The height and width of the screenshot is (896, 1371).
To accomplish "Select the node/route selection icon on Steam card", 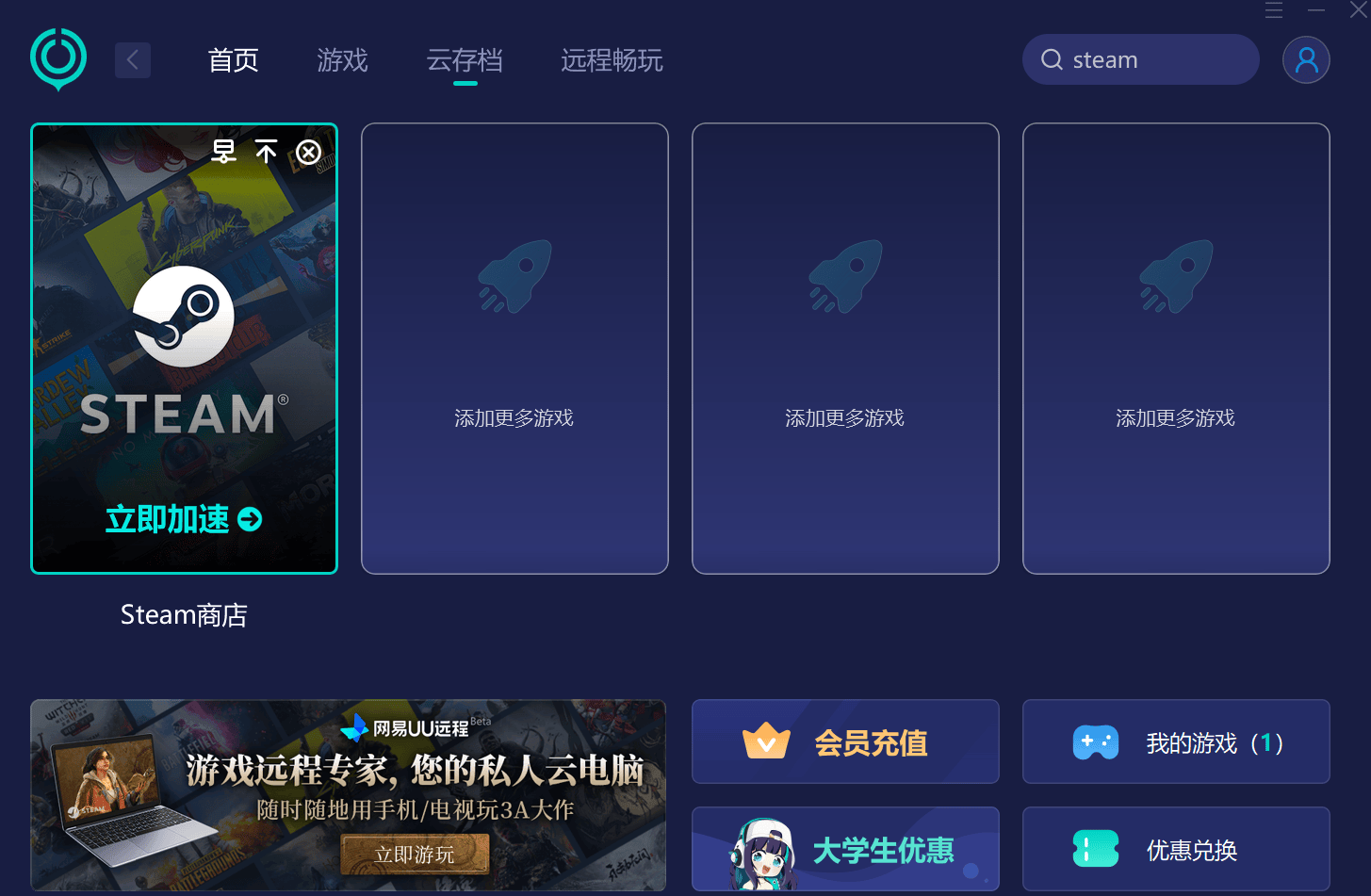I will click(224, 151).
